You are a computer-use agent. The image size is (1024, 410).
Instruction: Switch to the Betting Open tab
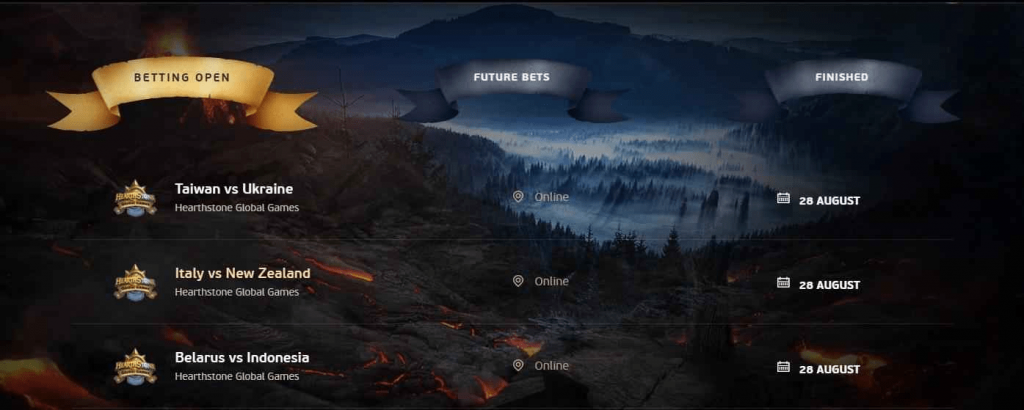(x=181, y=78)
